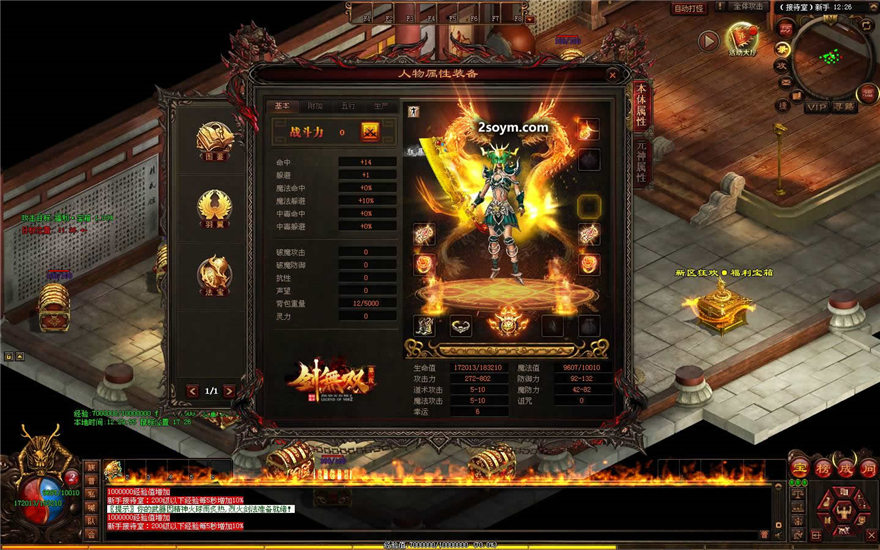The width and height of the screenshot is (880, 550).
Task: Select the 五行 tab
Action: coord(348,105)
